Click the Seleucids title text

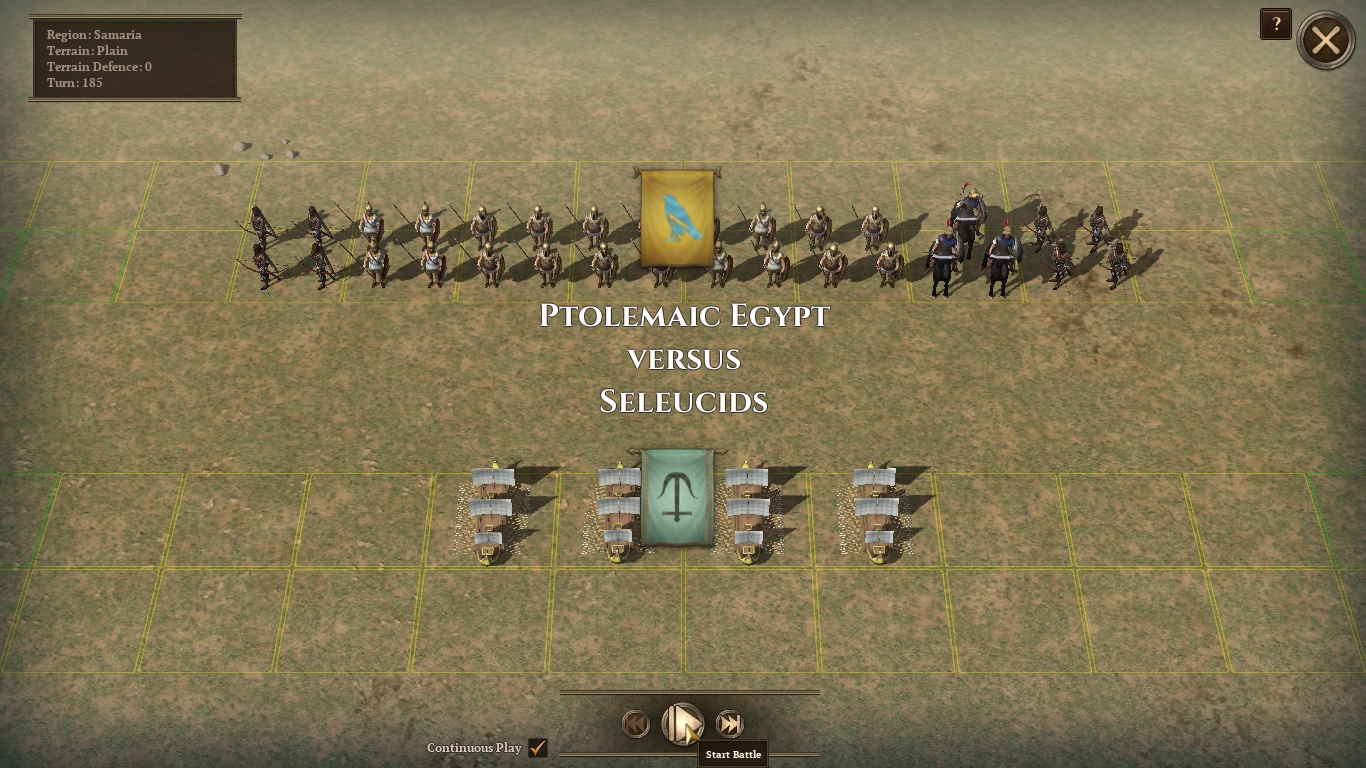click(683, 402)
